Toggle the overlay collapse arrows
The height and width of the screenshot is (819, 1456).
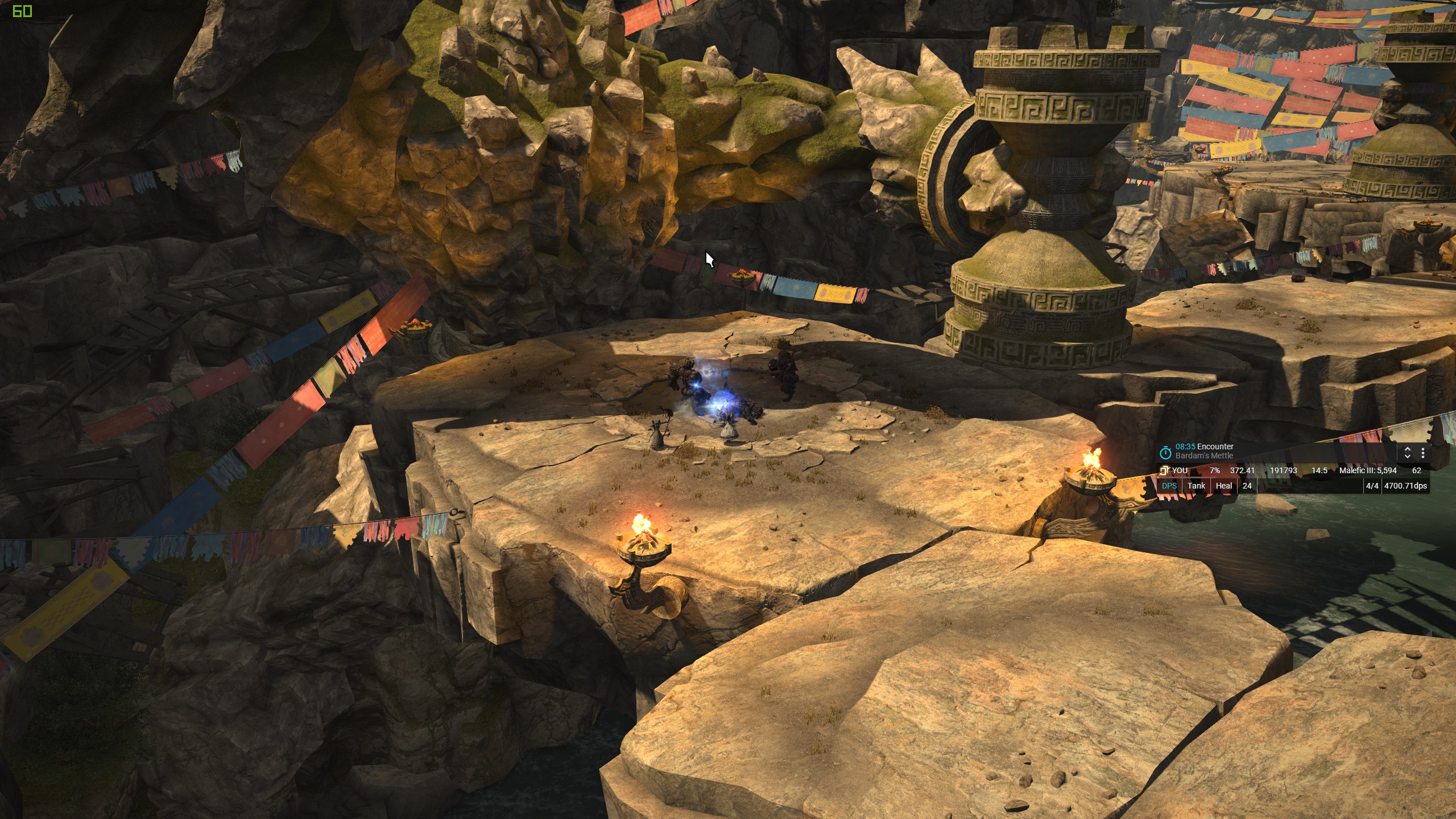pyautogui.click(x=1408, y=453)
